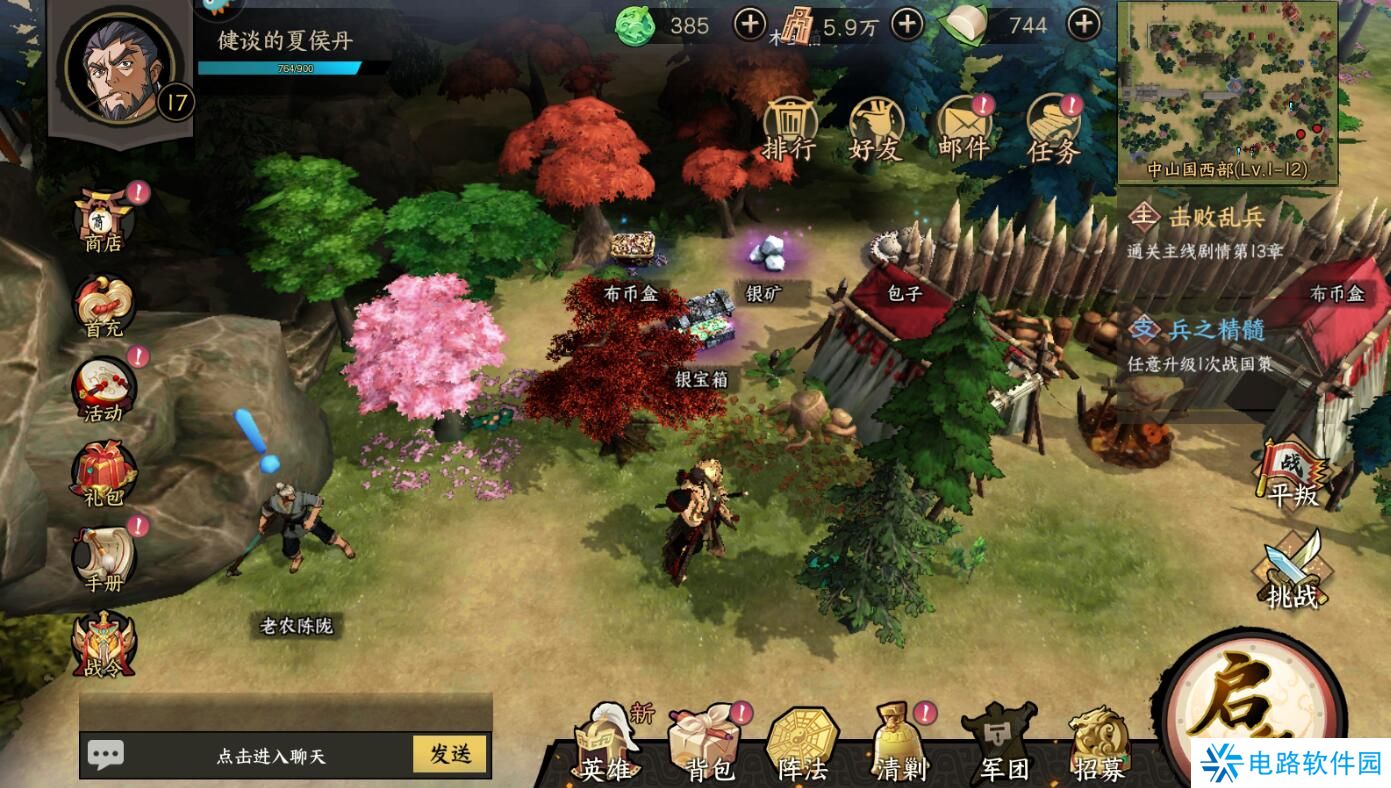Image resolution: width=1391 pixels, height=788 pixels.
Task: Tap the 首充 first-recharge icon
Action: [102, 305]
